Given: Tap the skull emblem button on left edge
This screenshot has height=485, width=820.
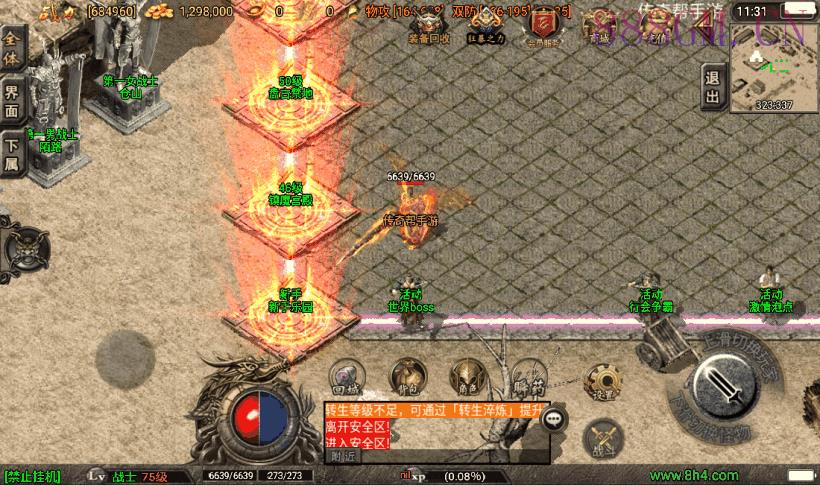Looking at the screenshot, I should [x=23, y=245].
